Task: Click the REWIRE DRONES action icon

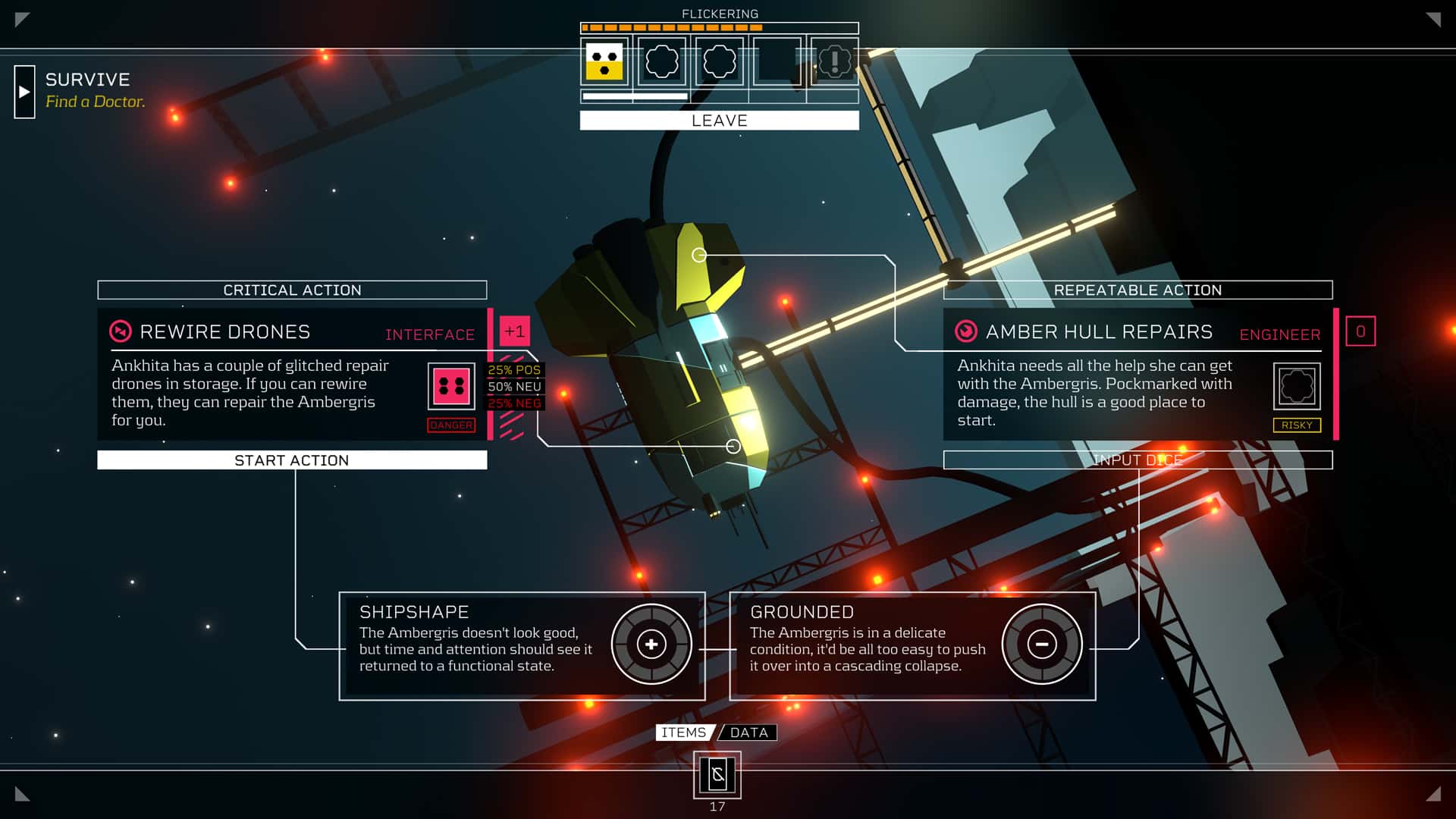Action: point(121,331)
